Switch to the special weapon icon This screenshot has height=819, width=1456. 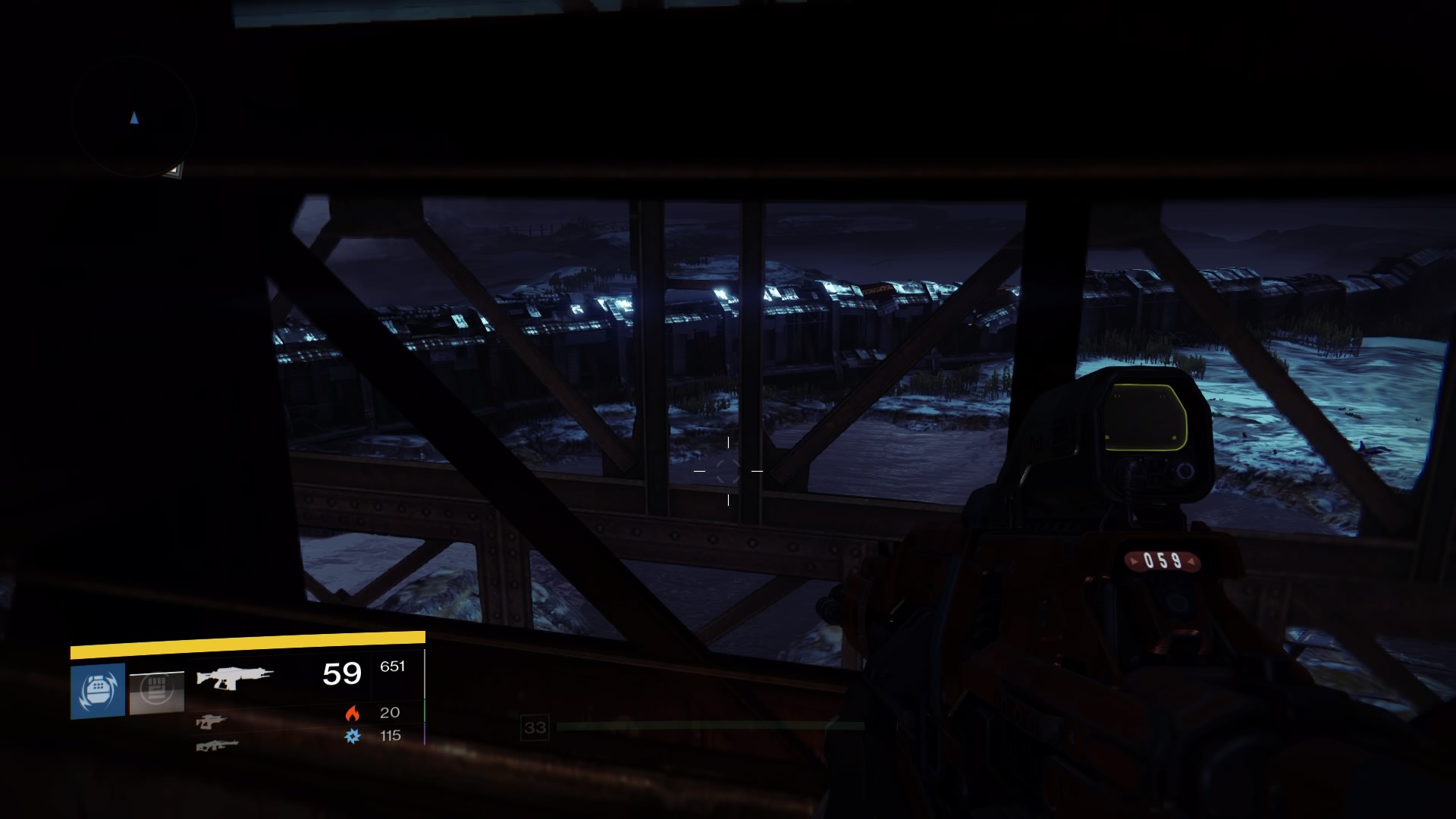pos(211,721)
